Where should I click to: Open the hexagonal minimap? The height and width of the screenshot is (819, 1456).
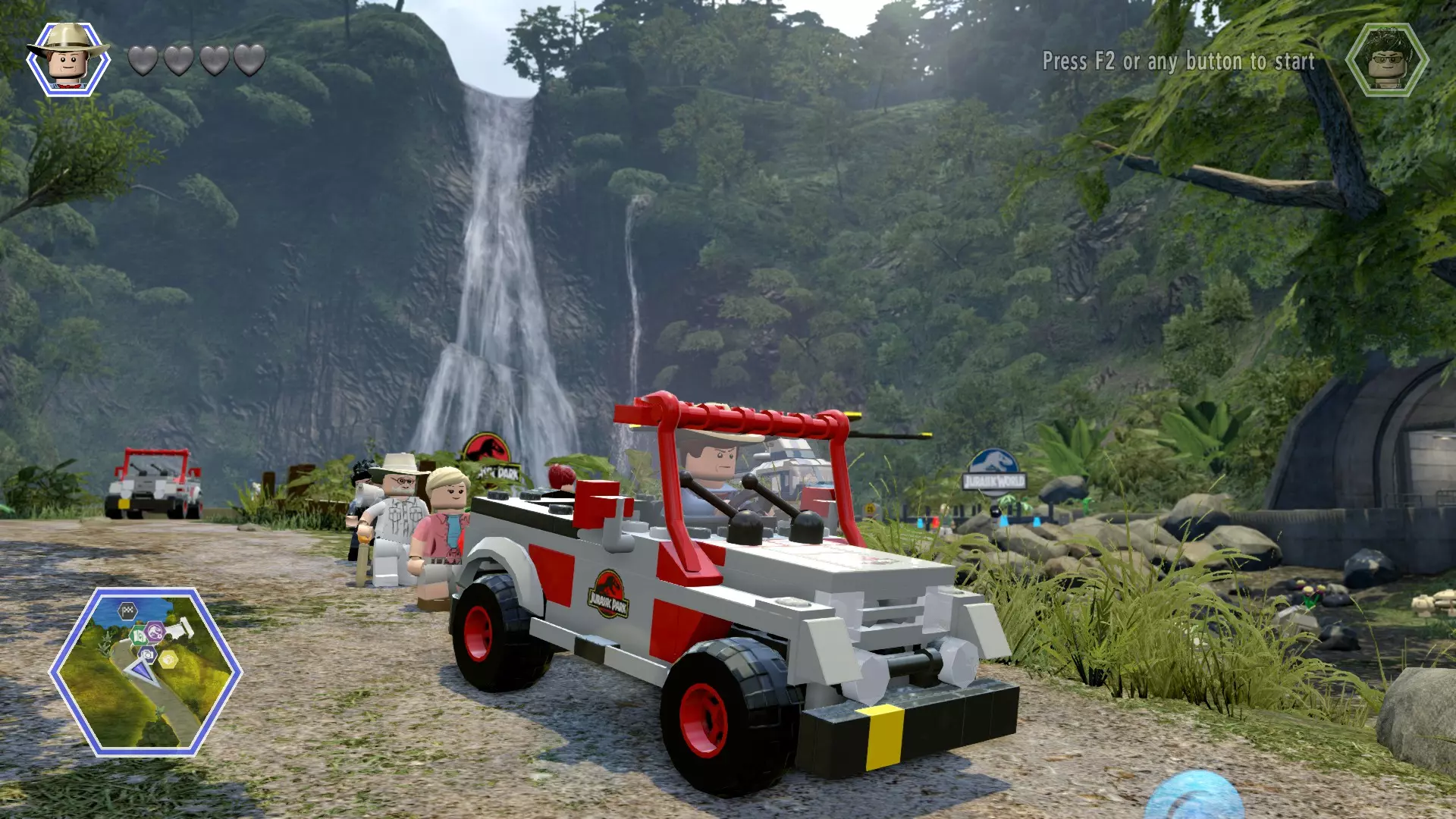pyautogui.click(x=146, y=671)
